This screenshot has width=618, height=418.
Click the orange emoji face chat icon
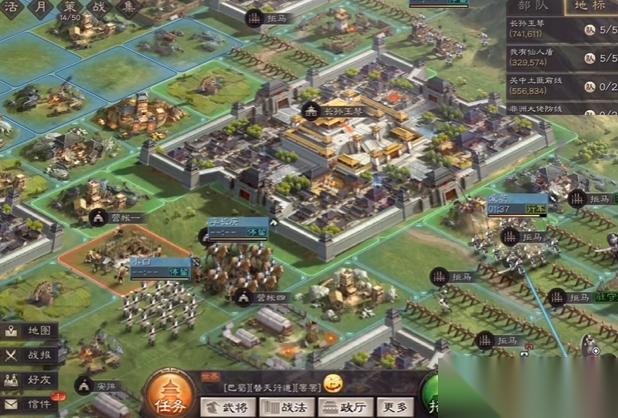[333, 383]
